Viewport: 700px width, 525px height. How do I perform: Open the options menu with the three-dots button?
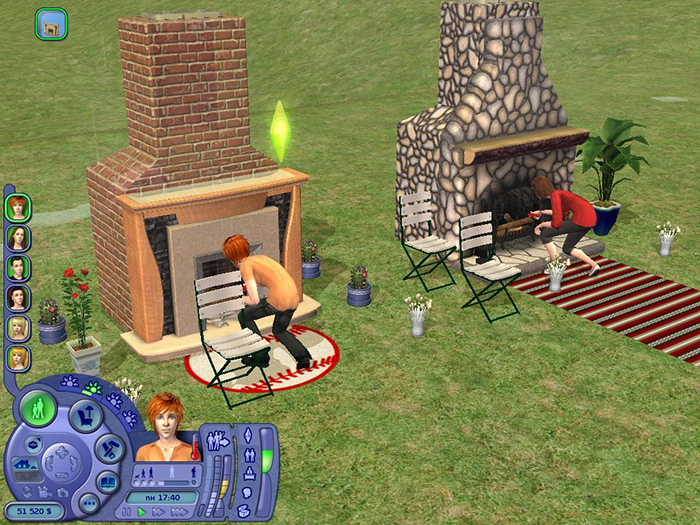point(88,505)
